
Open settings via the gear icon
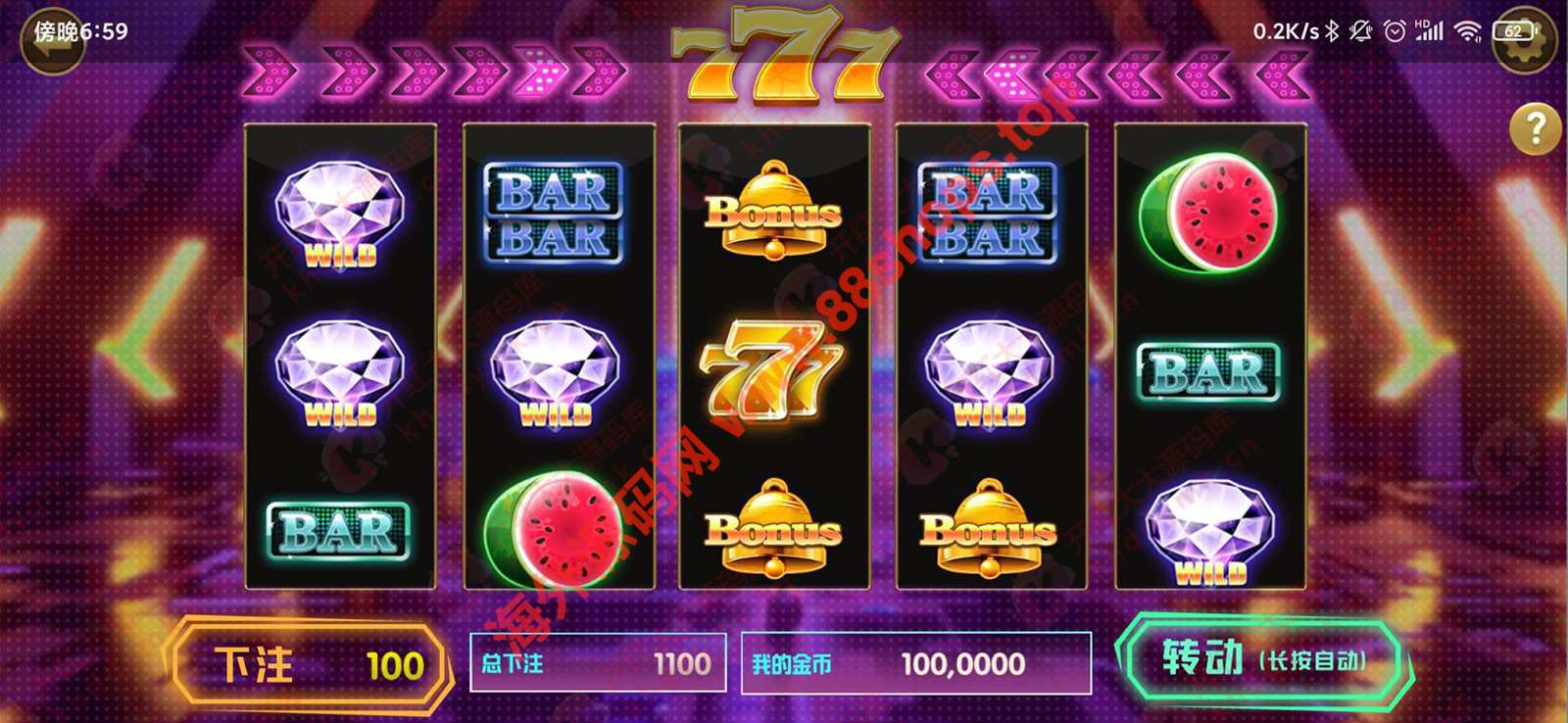1526,41
